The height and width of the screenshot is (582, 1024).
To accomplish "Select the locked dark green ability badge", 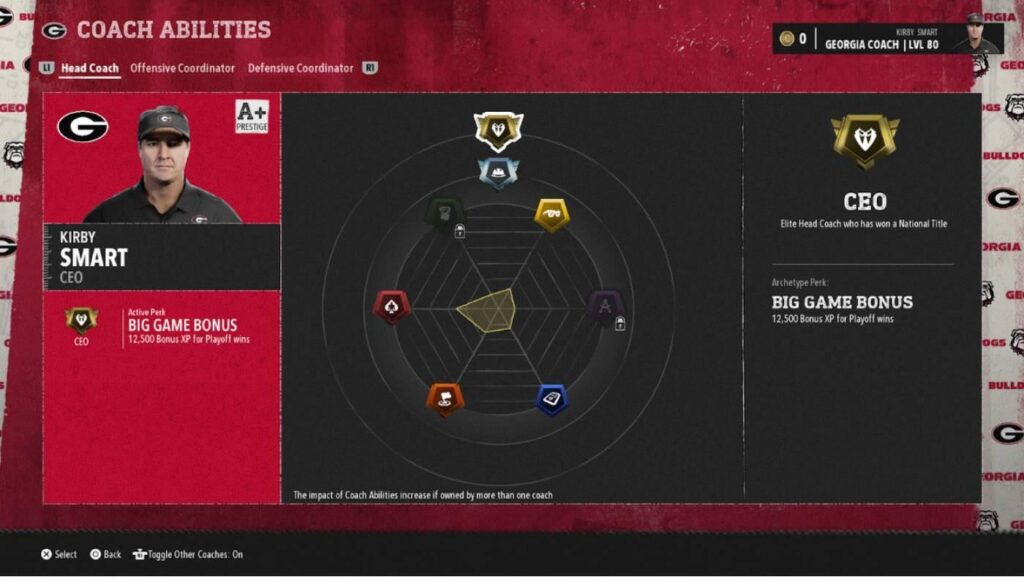I will coord(444,213).
